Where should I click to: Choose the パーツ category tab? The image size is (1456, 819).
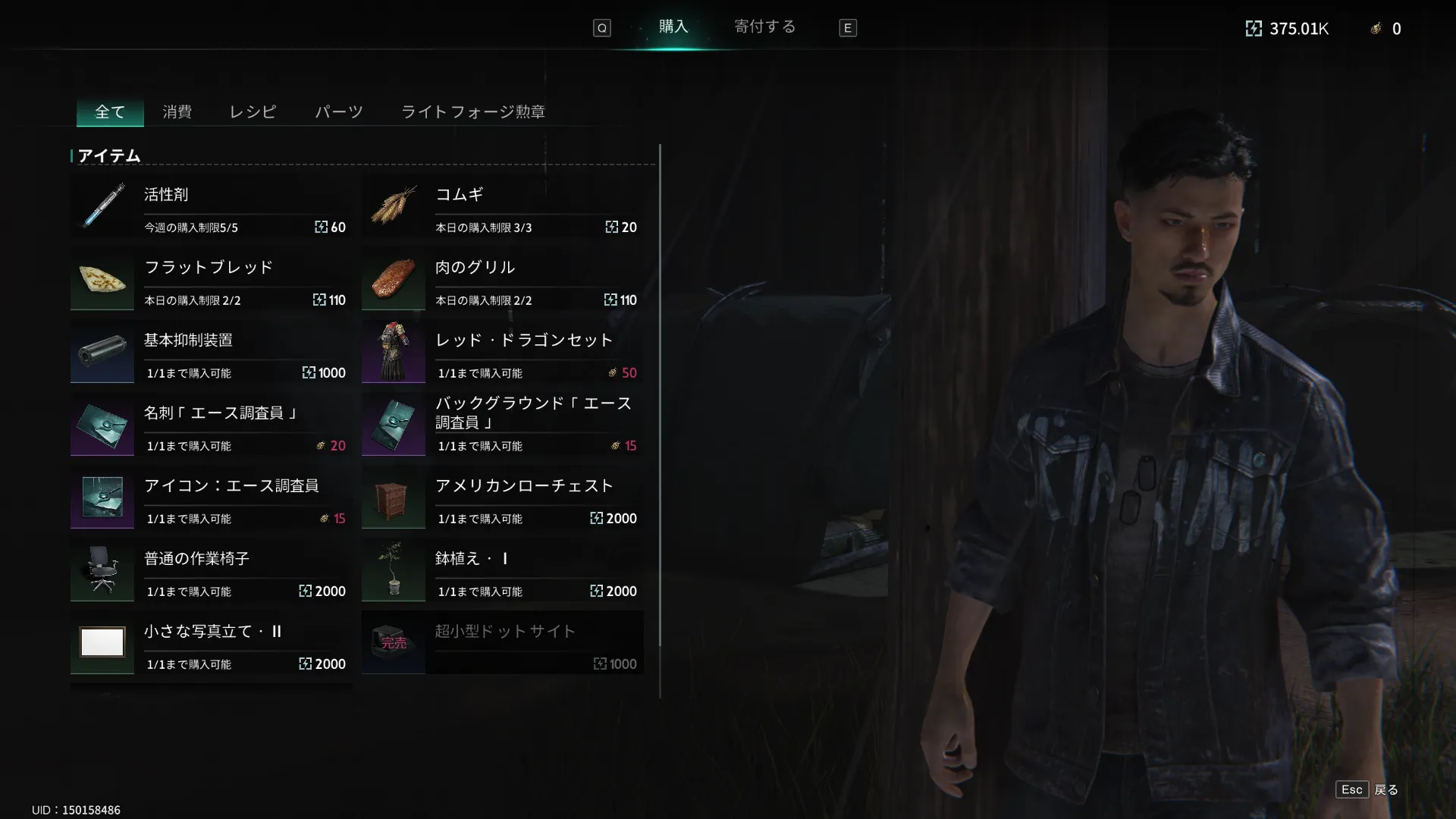pyautogui.click(x=339, y=112)
